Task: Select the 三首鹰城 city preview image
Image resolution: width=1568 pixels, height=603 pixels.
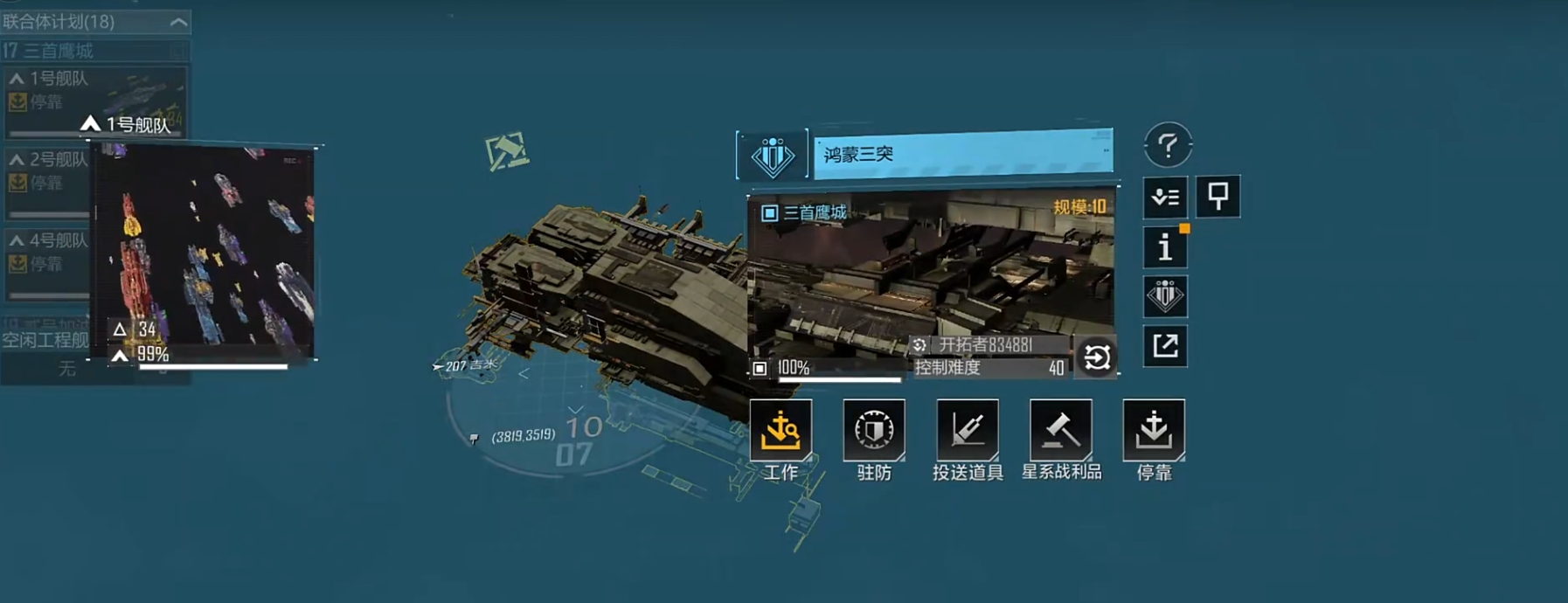Action: point(931,275)
